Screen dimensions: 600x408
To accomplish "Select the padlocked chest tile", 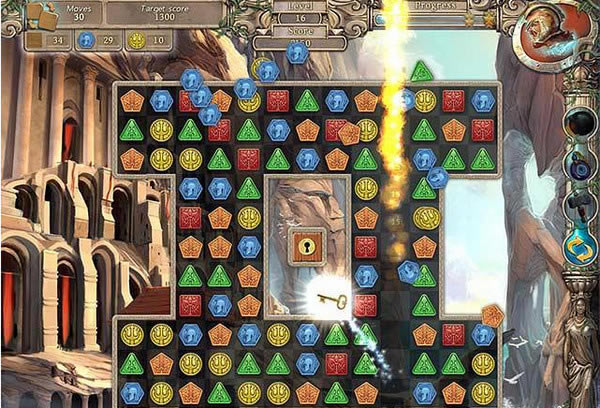I will click(307, 247).
